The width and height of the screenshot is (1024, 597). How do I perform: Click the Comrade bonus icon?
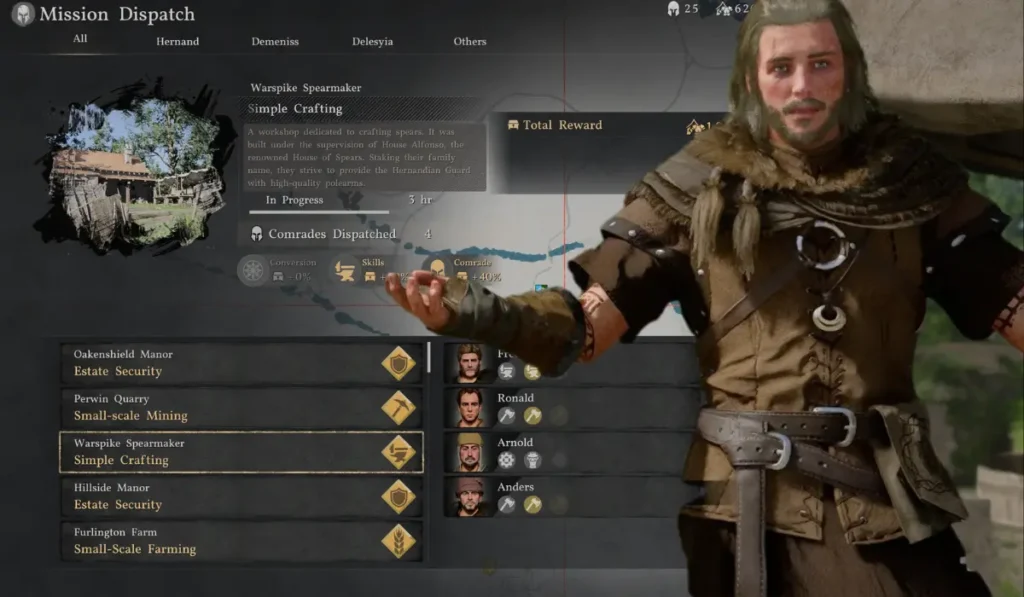tap(437, 271)
